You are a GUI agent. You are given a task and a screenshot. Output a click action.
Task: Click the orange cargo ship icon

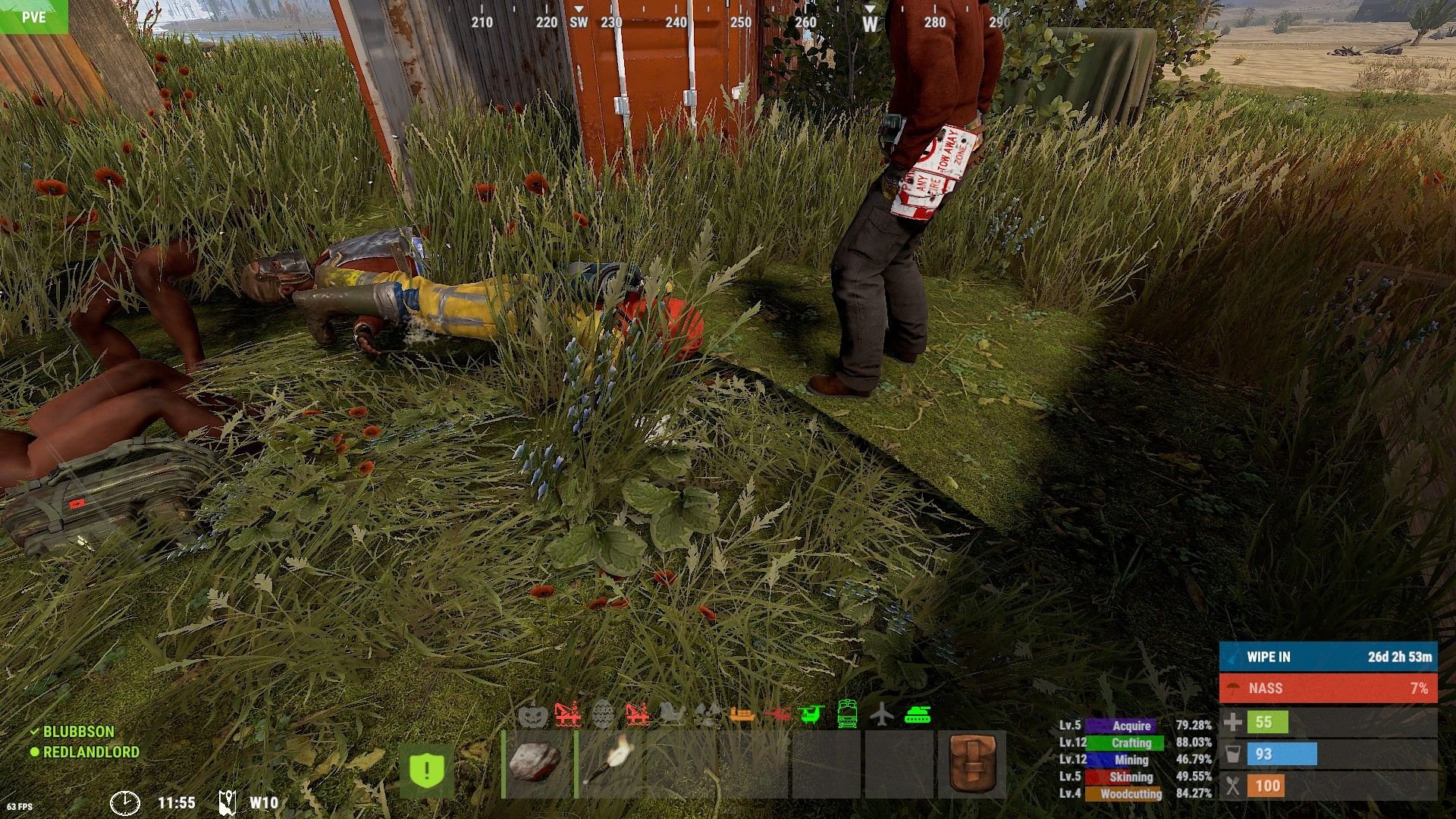point(742,714)
